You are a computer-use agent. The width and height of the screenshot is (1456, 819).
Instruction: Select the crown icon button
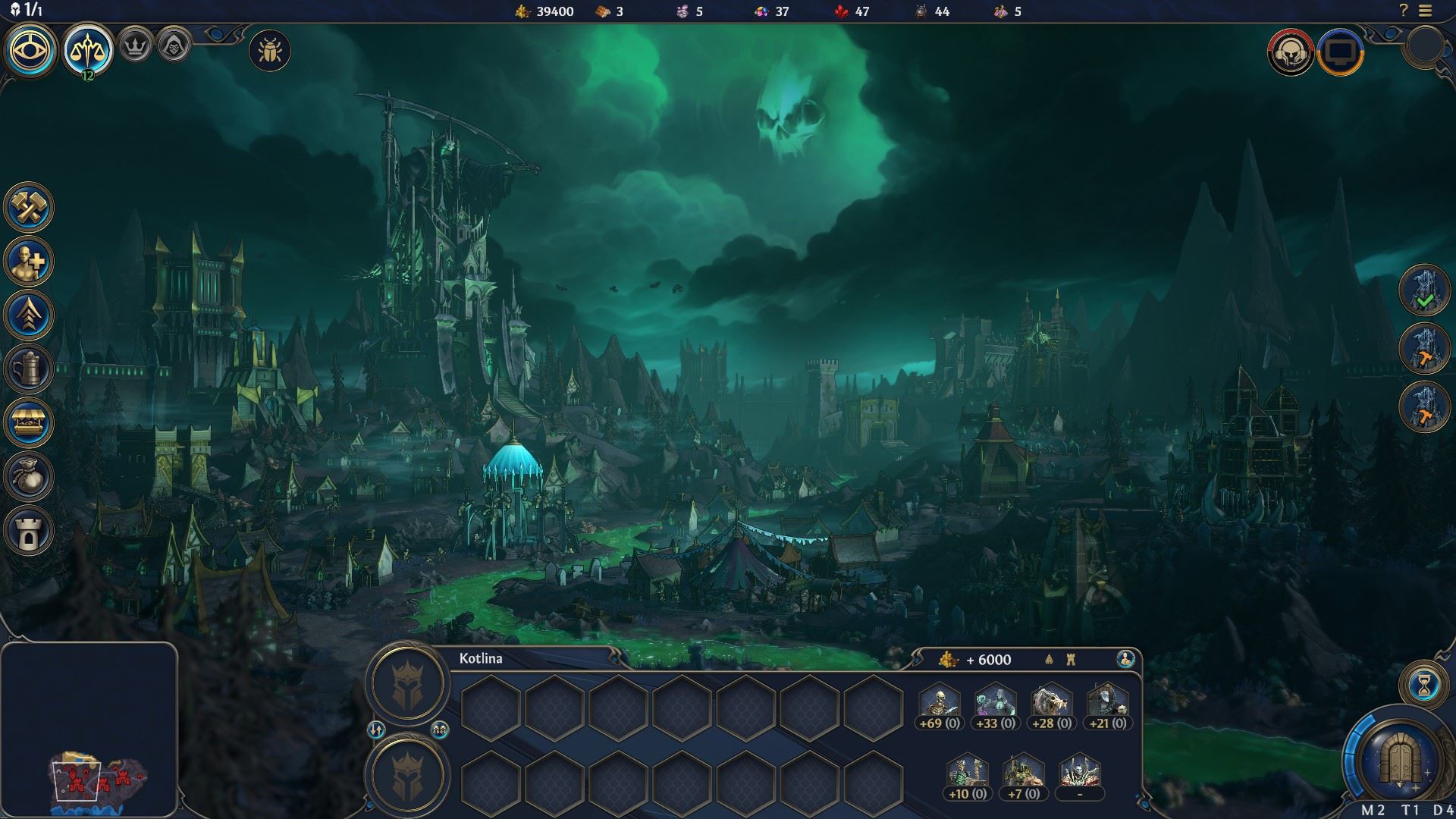coord(136,47)
